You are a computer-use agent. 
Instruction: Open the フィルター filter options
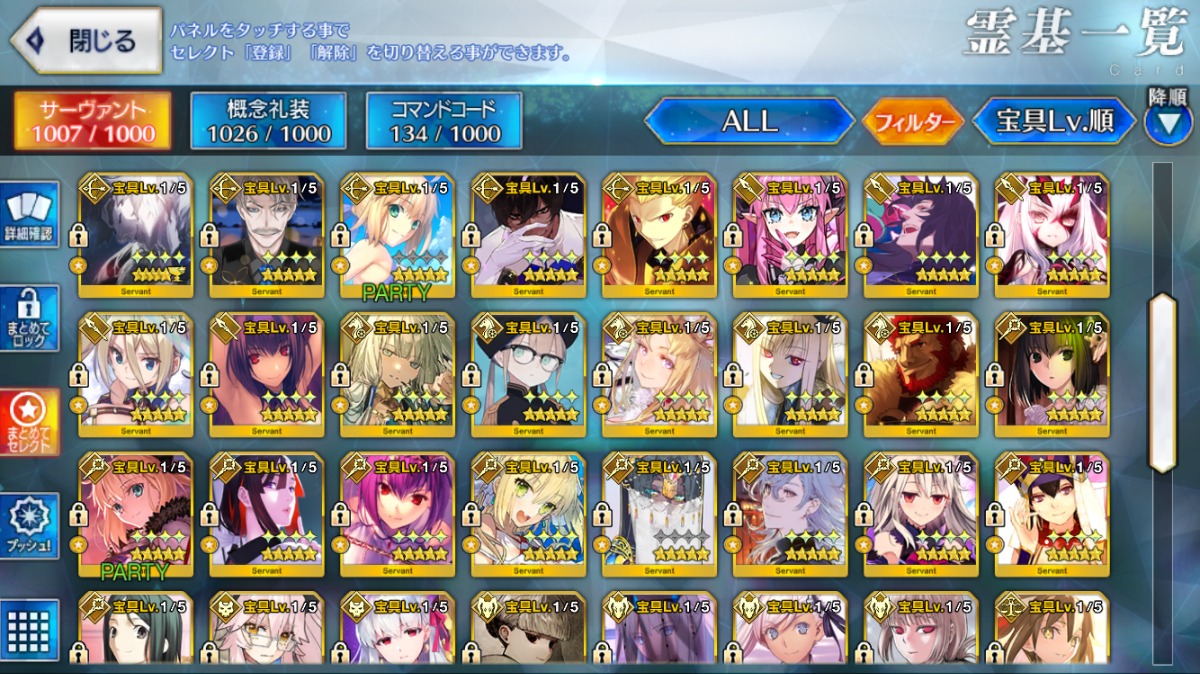(914, 123)
